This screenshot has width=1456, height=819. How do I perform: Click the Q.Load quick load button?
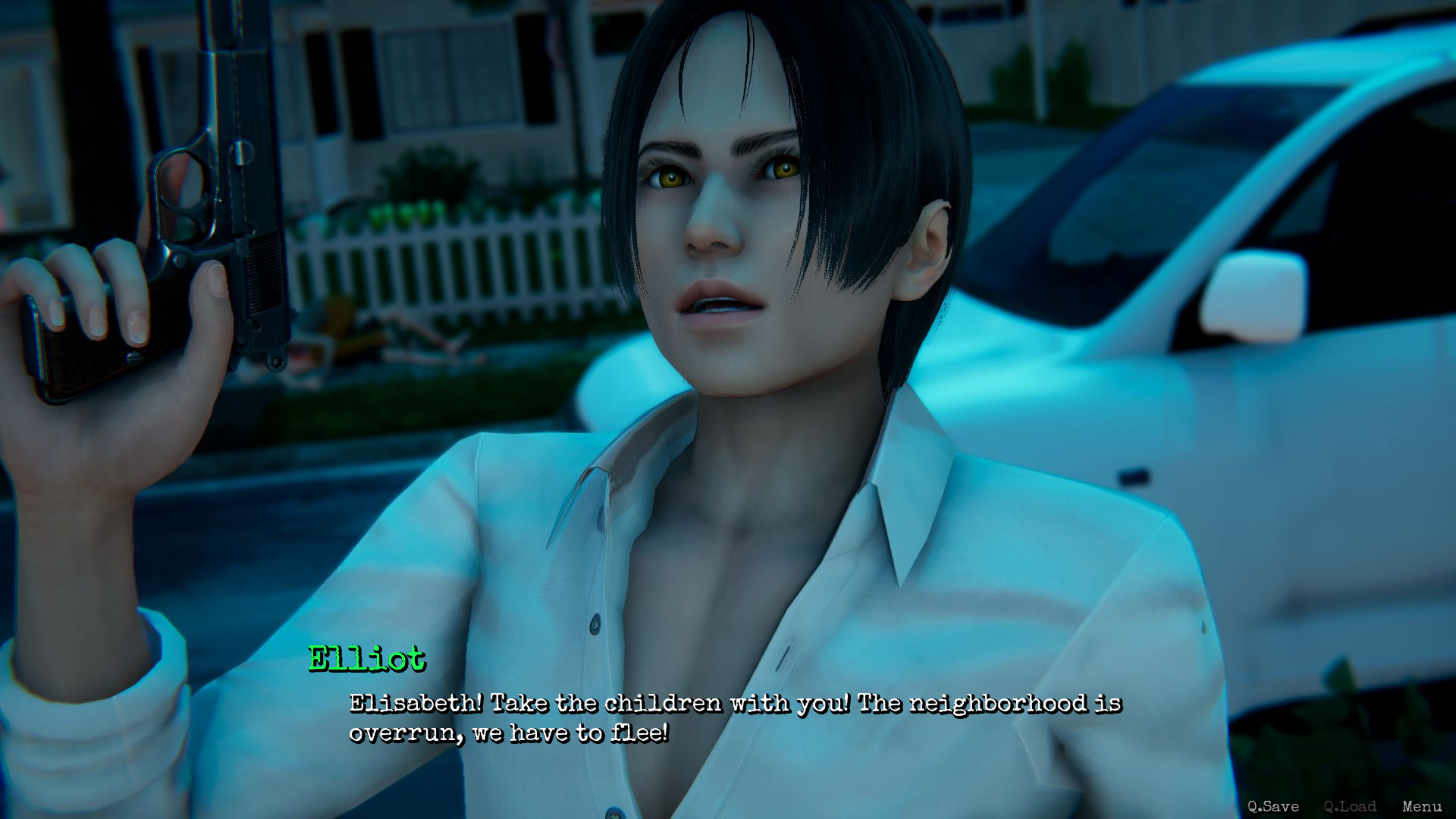pyautogui.click(x=1350, y=806)
